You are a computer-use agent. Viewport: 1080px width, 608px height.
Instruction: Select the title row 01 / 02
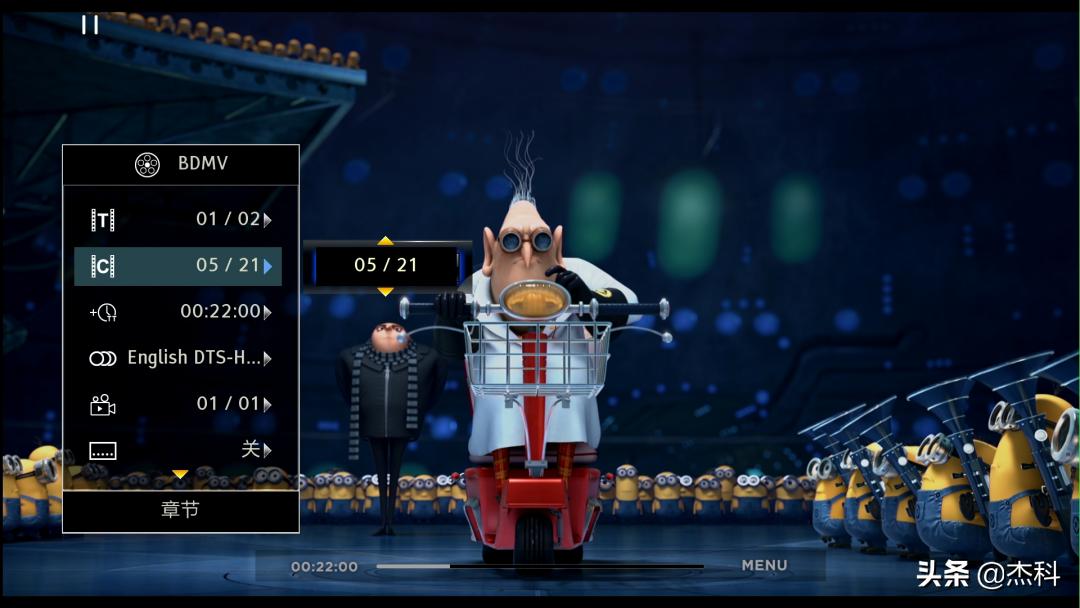pos(180,219)
